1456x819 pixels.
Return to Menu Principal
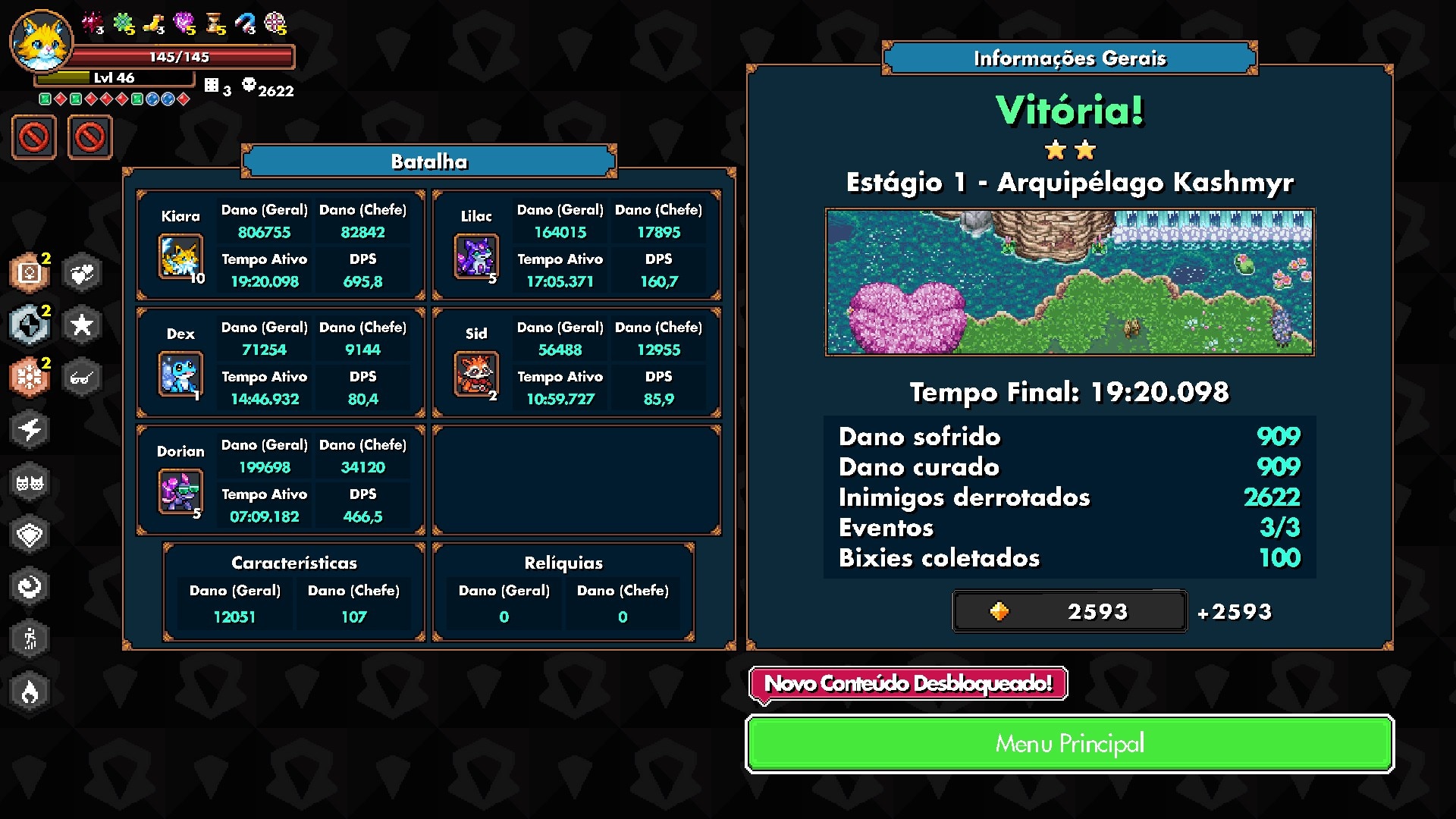point(1069,744)
